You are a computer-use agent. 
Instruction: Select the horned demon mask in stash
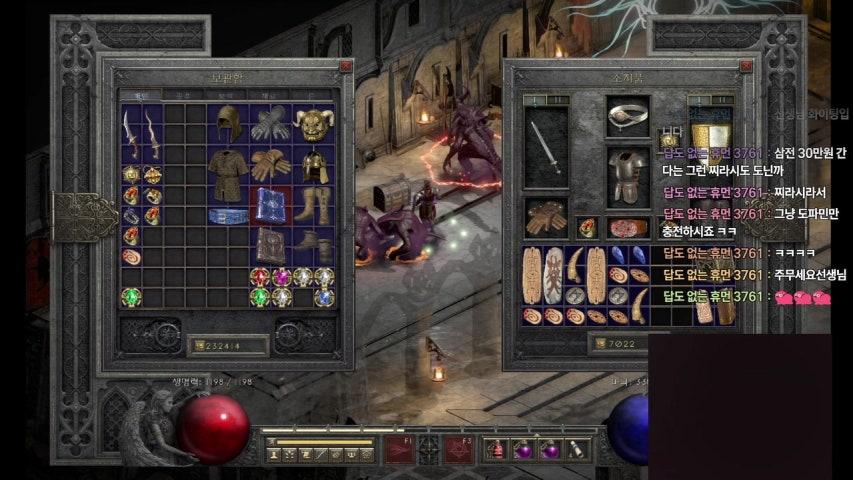point(314,123)
